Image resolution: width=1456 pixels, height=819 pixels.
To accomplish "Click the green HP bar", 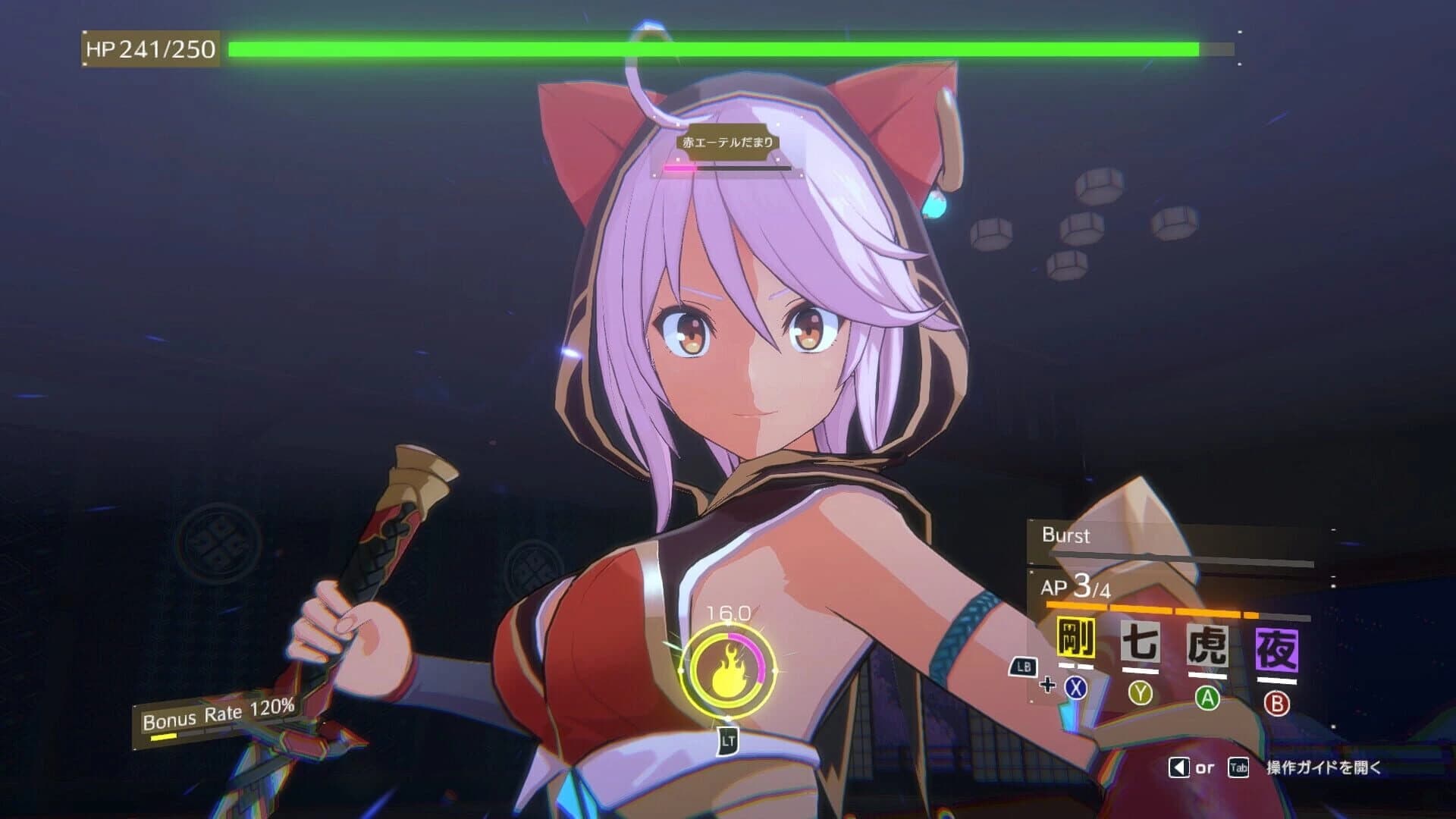I will 713,48.
